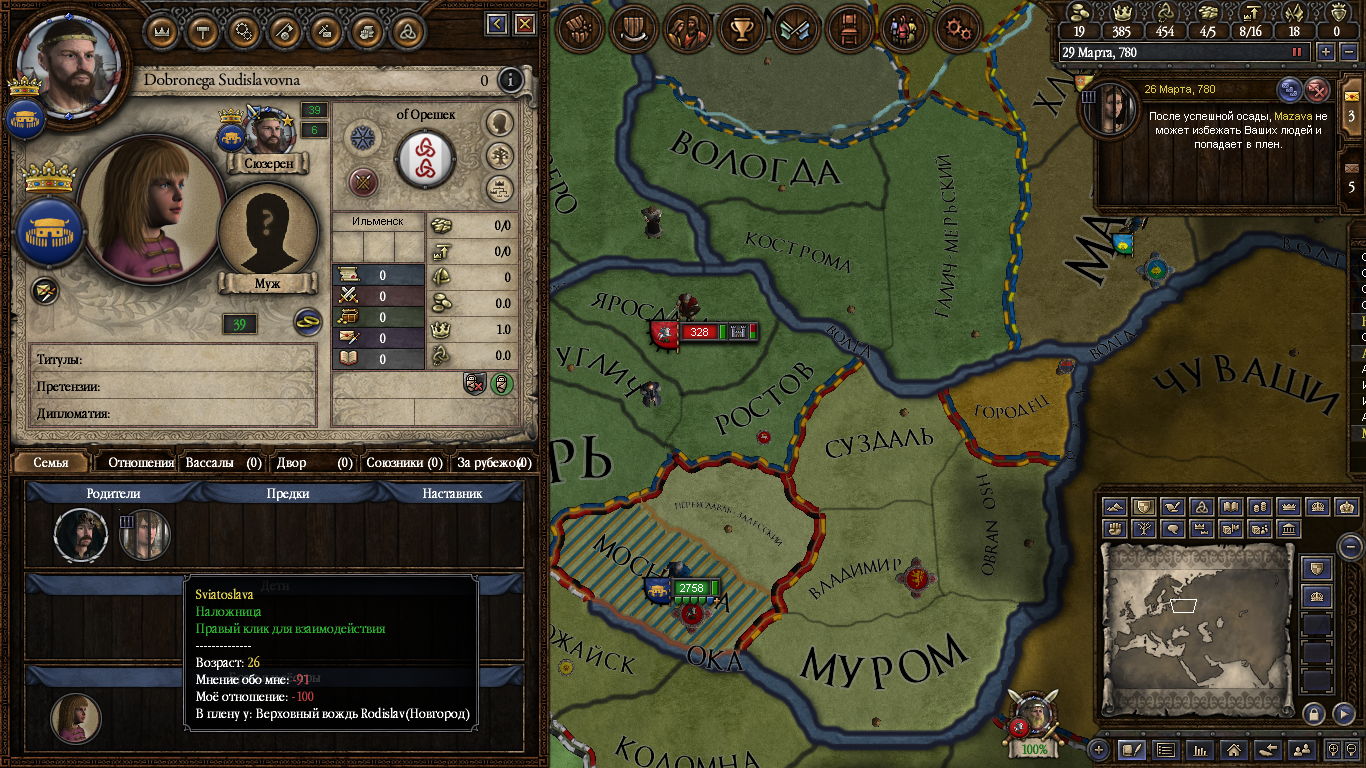Go back to previous character
Screen dimensions: 1366x768
point(497,24)
